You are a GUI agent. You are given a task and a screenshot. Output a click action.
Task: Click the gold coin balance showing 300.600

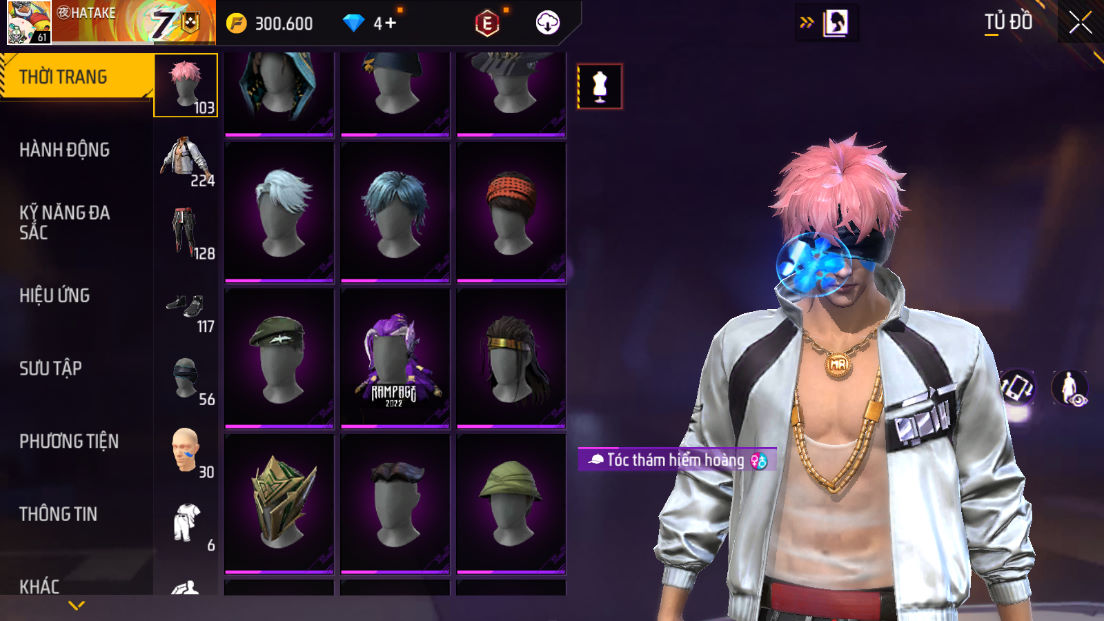click(x=270, y=23)
